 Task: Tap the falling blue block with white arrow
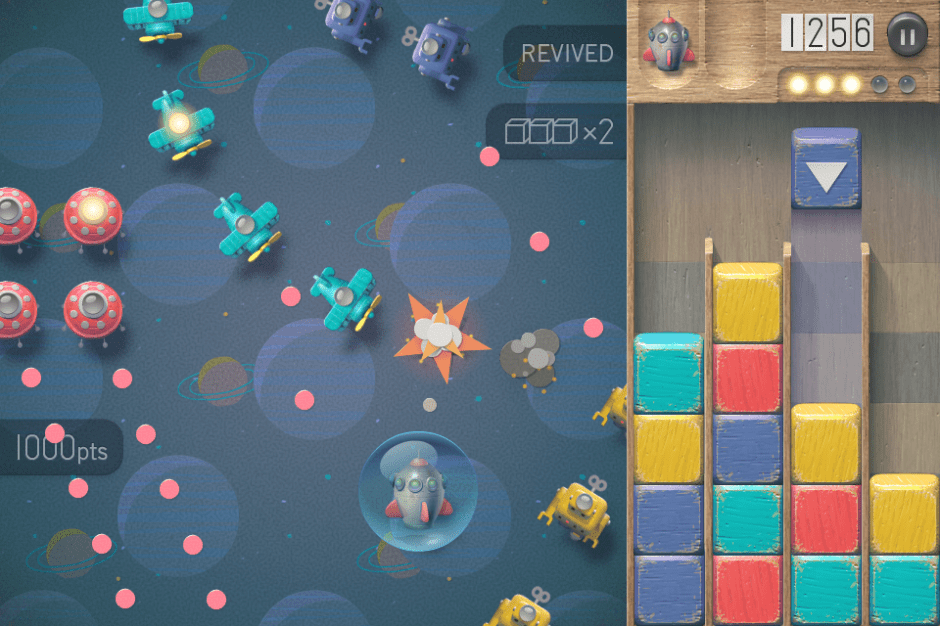pyautogui.click(x=826, y=169)
